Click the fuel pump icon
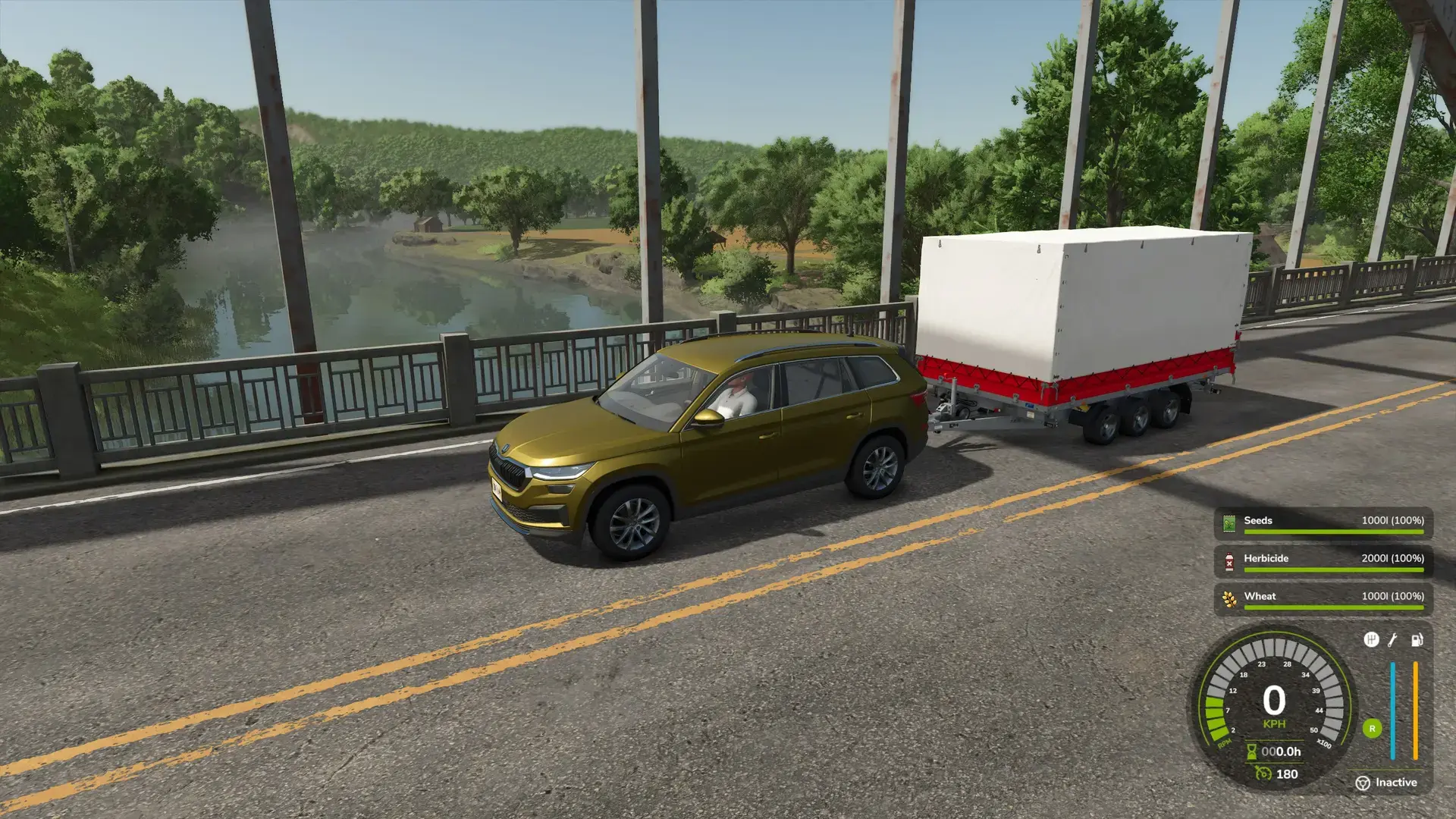 [1417, 640]
